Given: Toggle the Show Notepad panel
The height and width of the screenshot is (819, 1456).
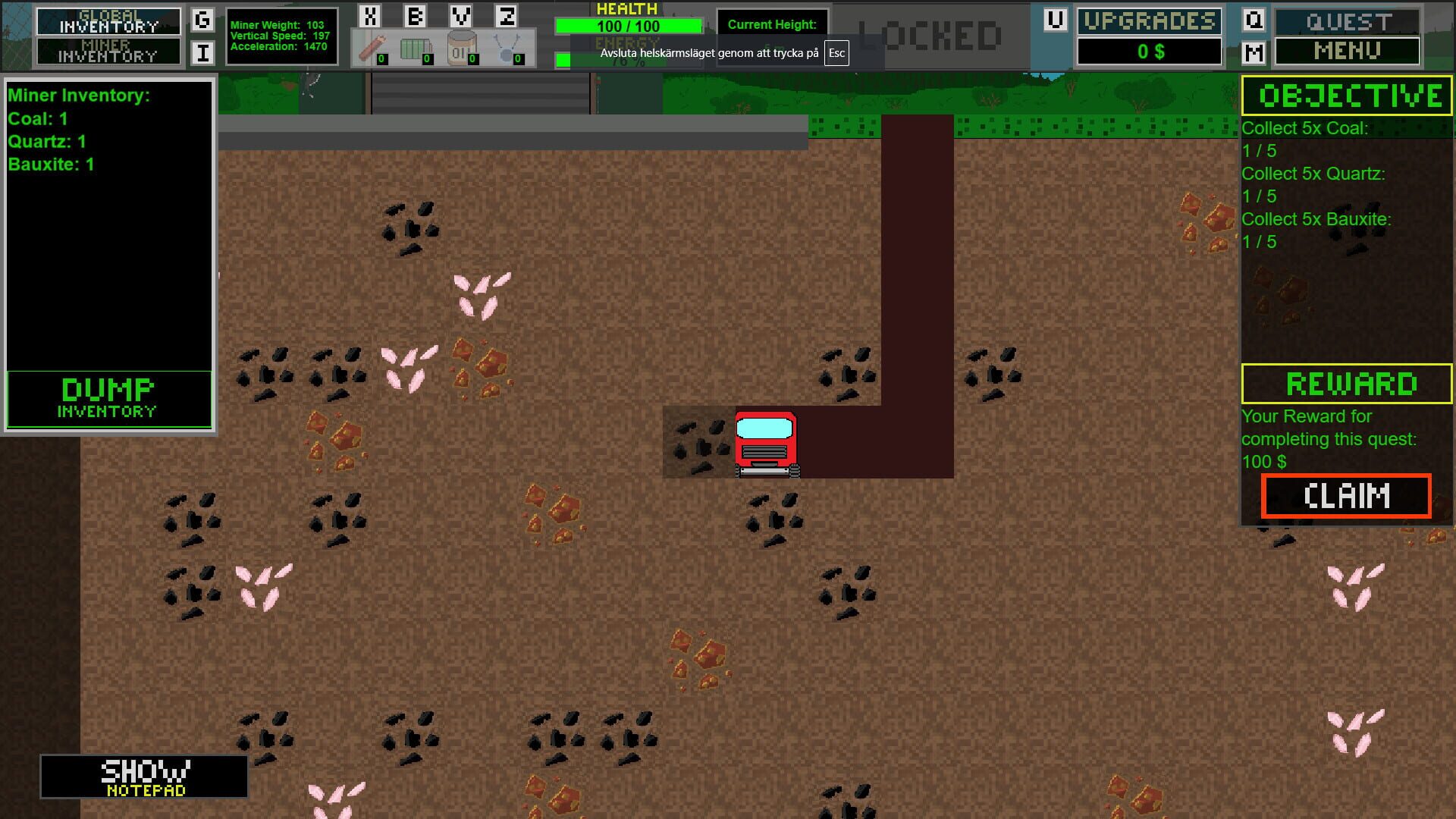Looking at the screenshot, I should (x=144, y=777).
